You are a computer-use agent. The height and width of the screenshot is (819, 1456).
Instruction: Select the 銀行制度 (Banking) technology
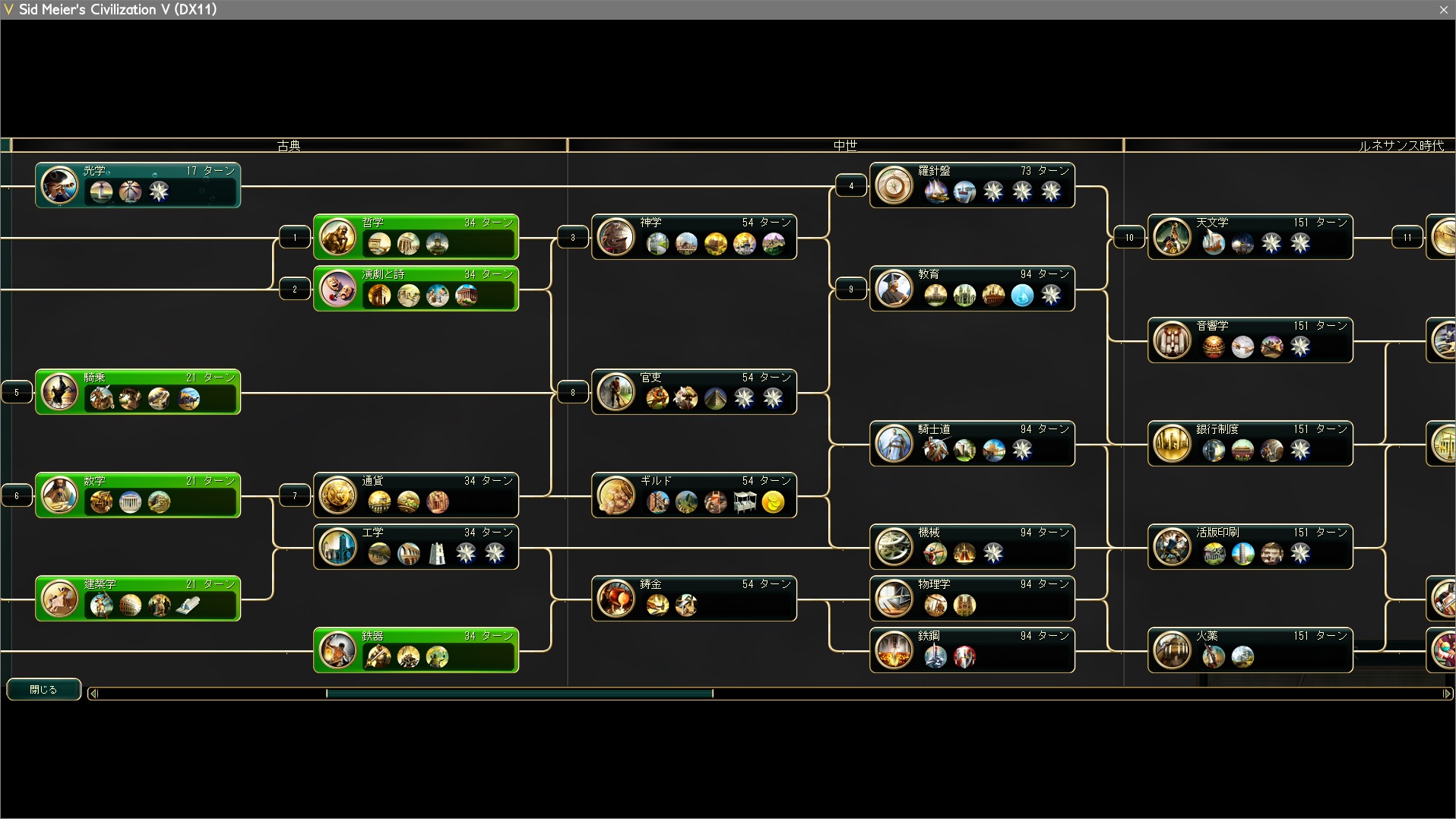tap(1250, 444)
